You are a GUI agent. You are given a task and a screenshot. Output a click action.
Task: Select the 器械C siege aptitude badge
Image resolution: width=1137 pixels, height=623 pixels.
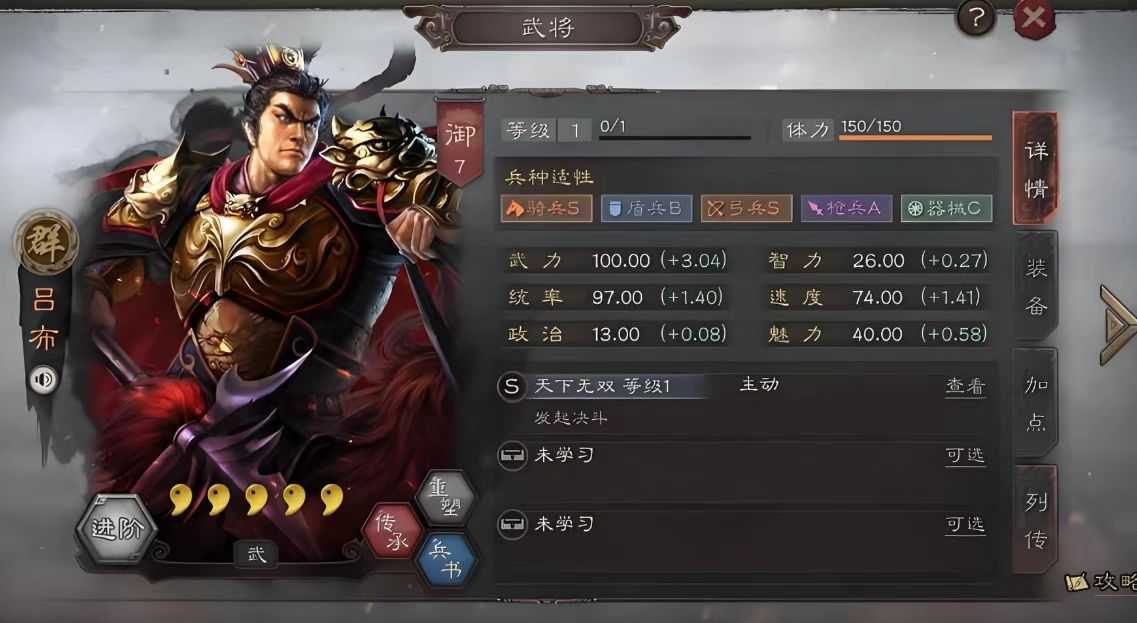(946, 208)
